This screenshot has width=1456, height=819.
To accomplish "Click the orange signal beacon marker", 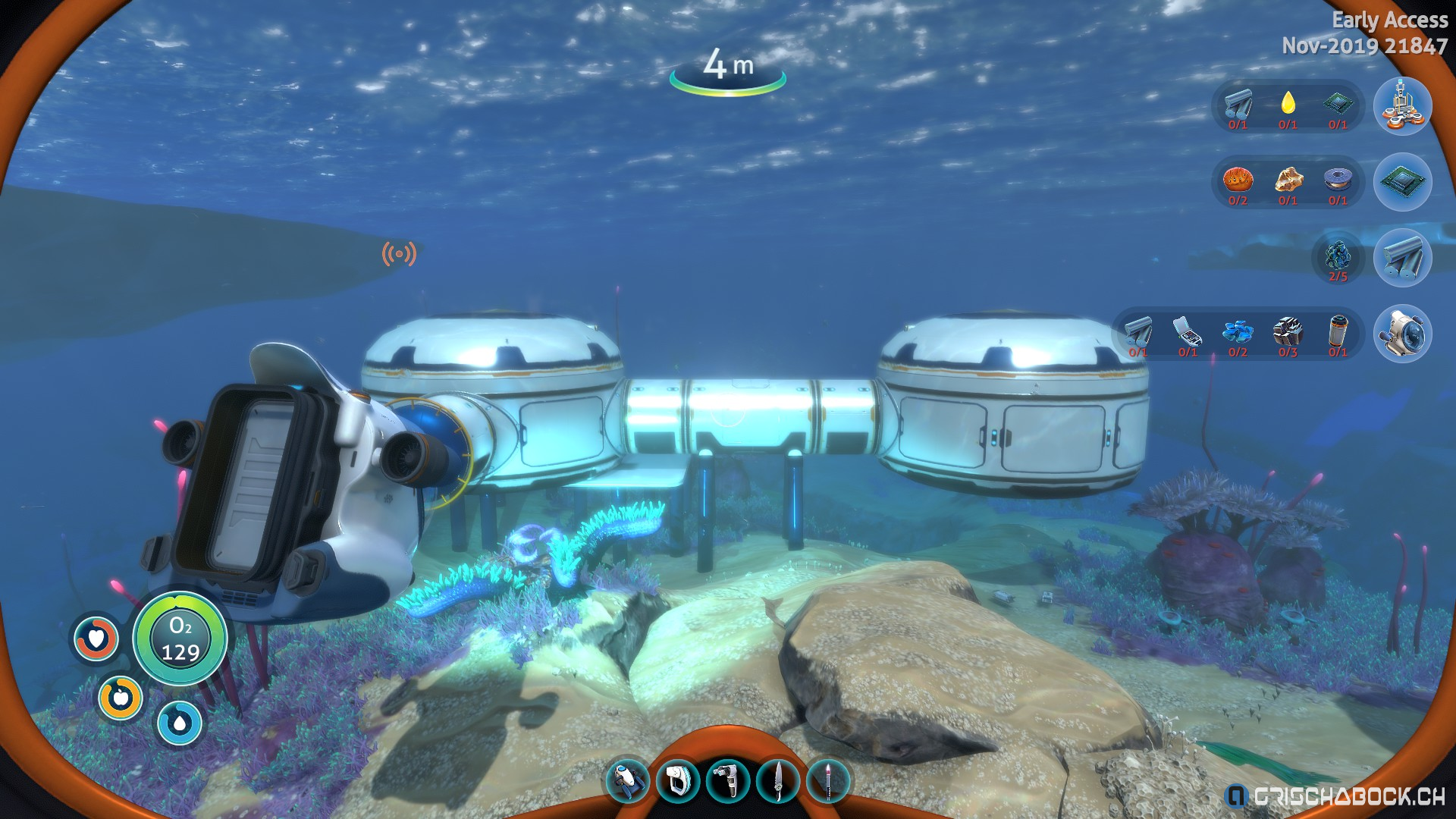I will 399,254.
